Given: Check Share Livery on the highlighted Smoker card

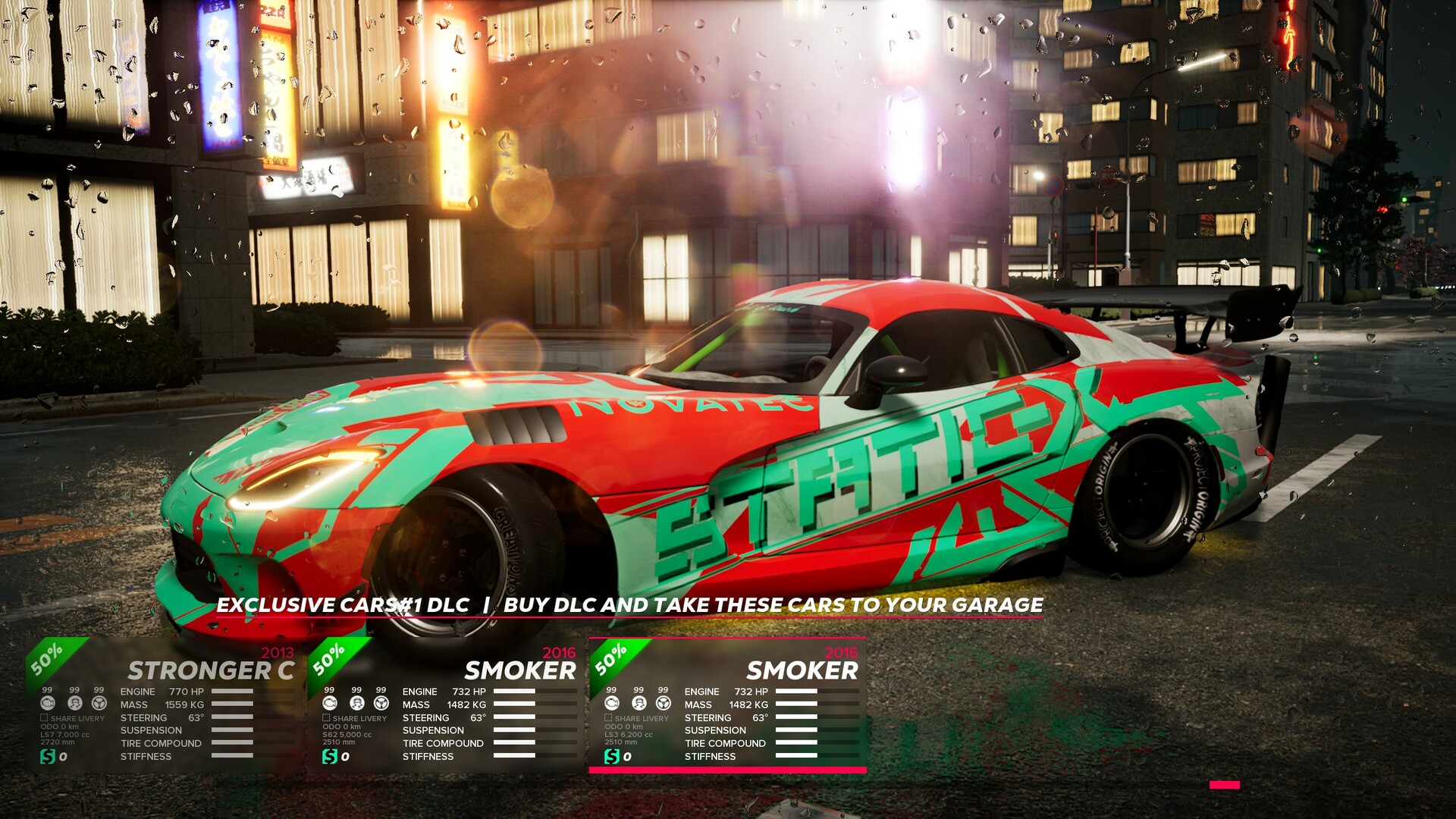Looking at the screenshot, I should click(608, 718).
